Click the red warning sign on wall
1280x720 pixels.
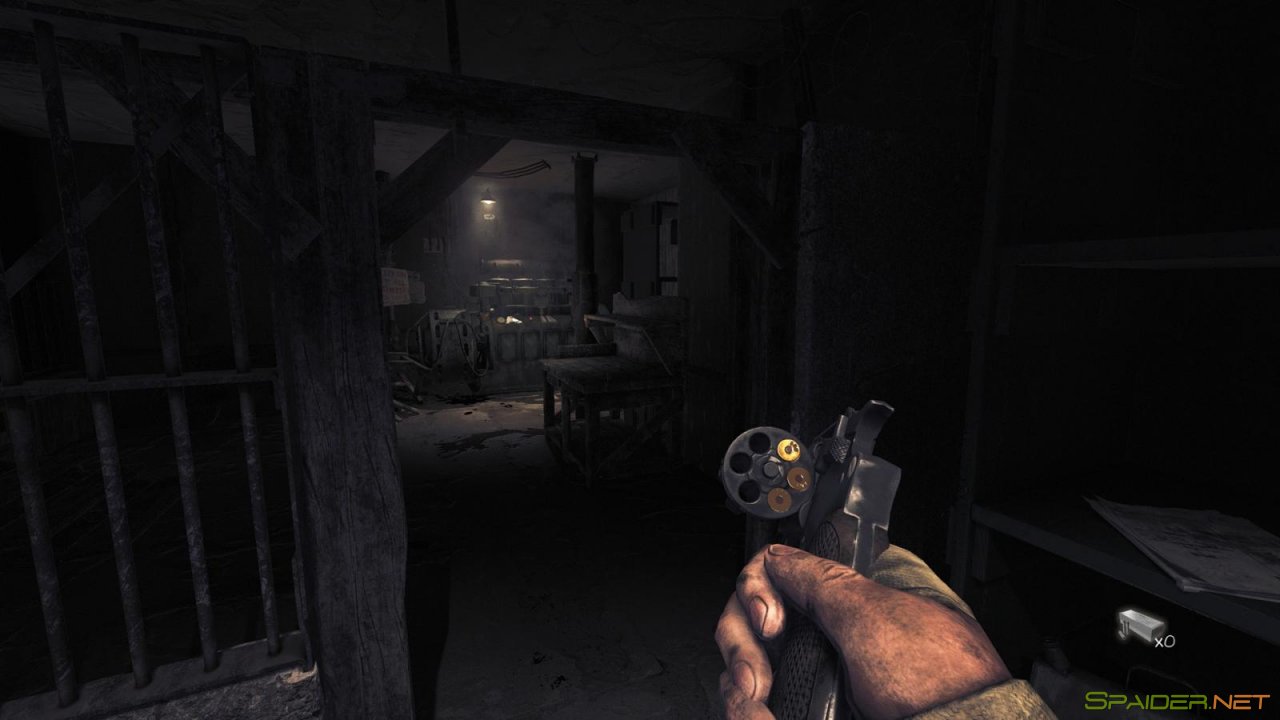[394, 288]
